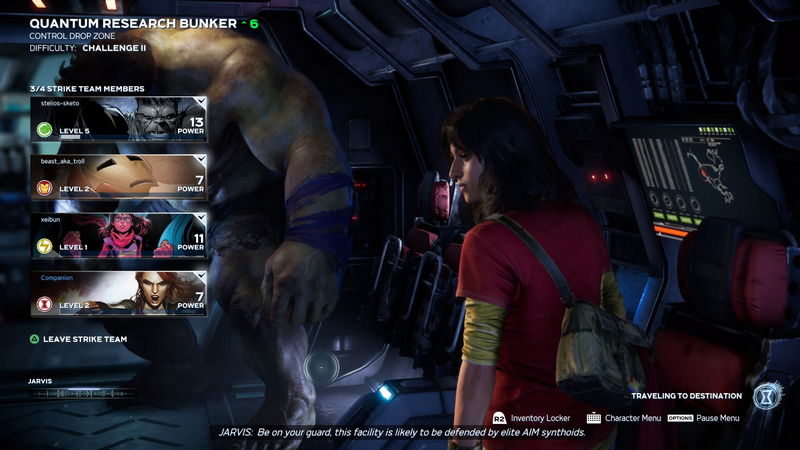The image size is (800, 450).
Task: Select xeibun's Ms. Marvel team card
Action: [120, 235]
